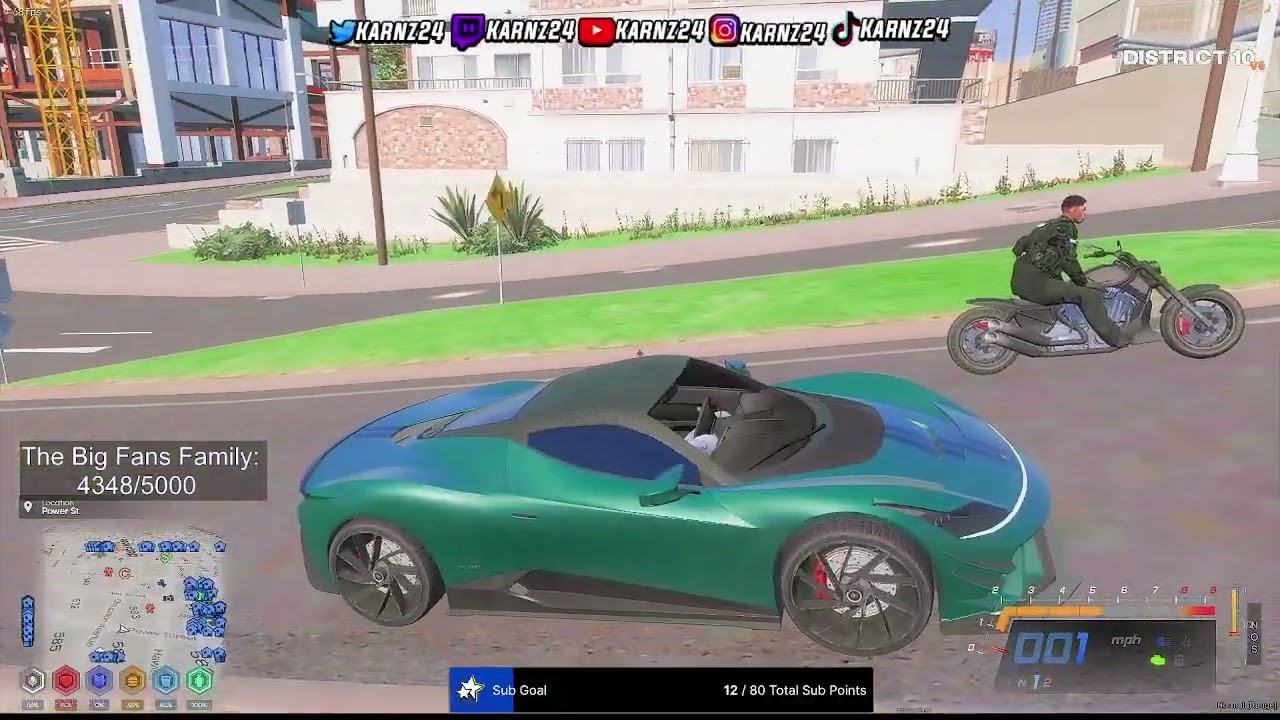Click the green engine indicator icon

click(1158, 660)
